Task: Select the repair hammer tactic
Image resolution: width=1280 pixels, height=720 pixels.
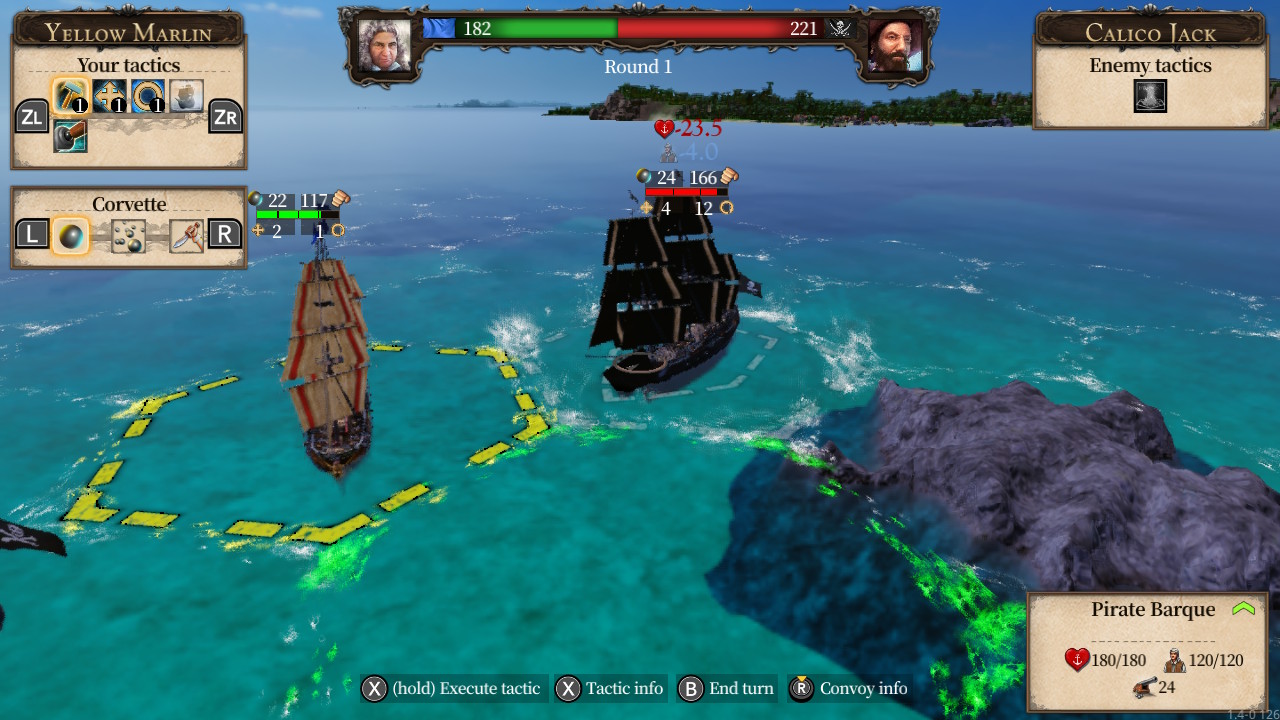Action: [x=70, y=95]
